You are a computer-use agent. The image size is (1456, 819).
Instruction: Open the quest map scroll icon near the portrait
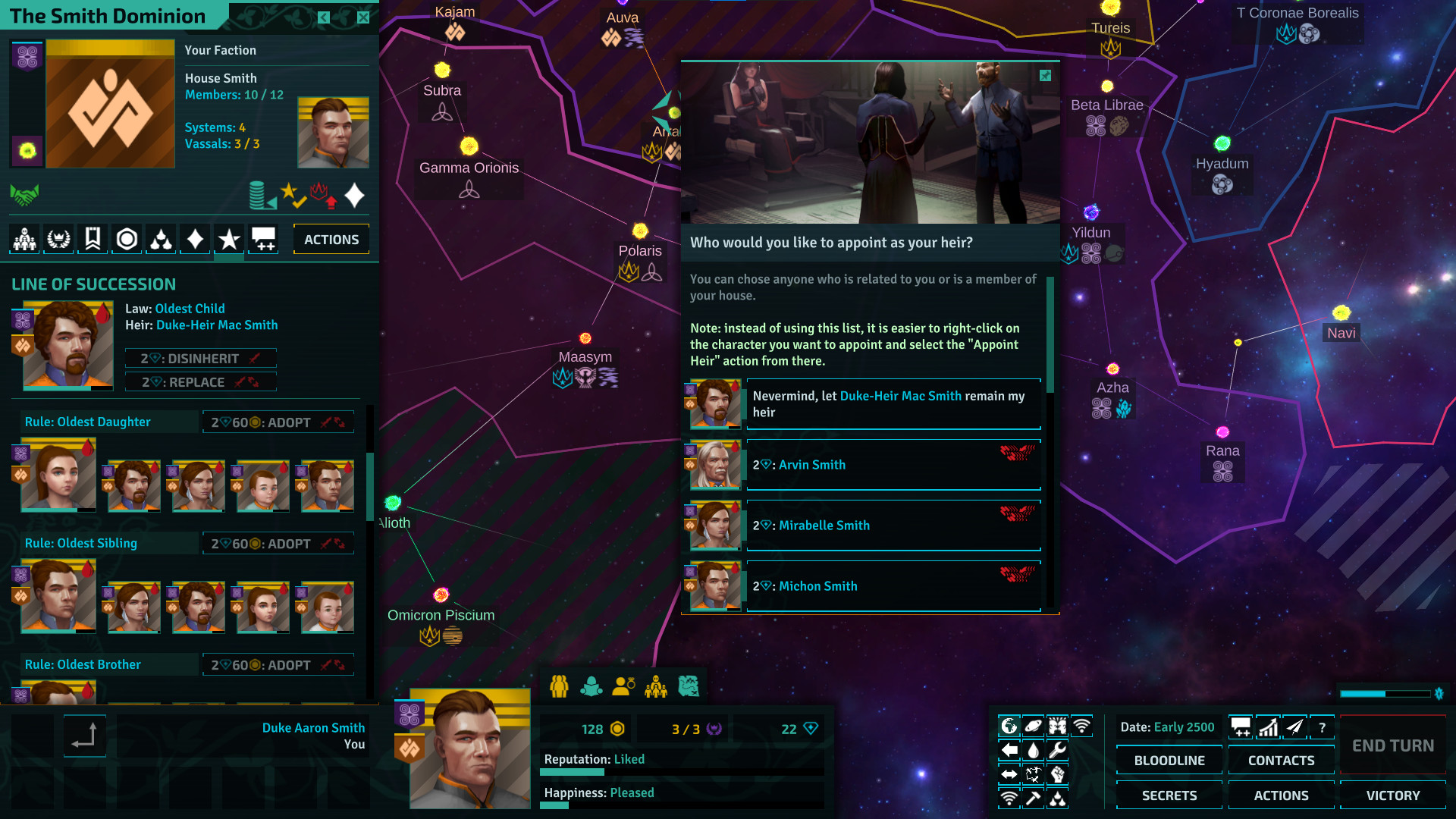pyautogui.click(x=688, y=686)
